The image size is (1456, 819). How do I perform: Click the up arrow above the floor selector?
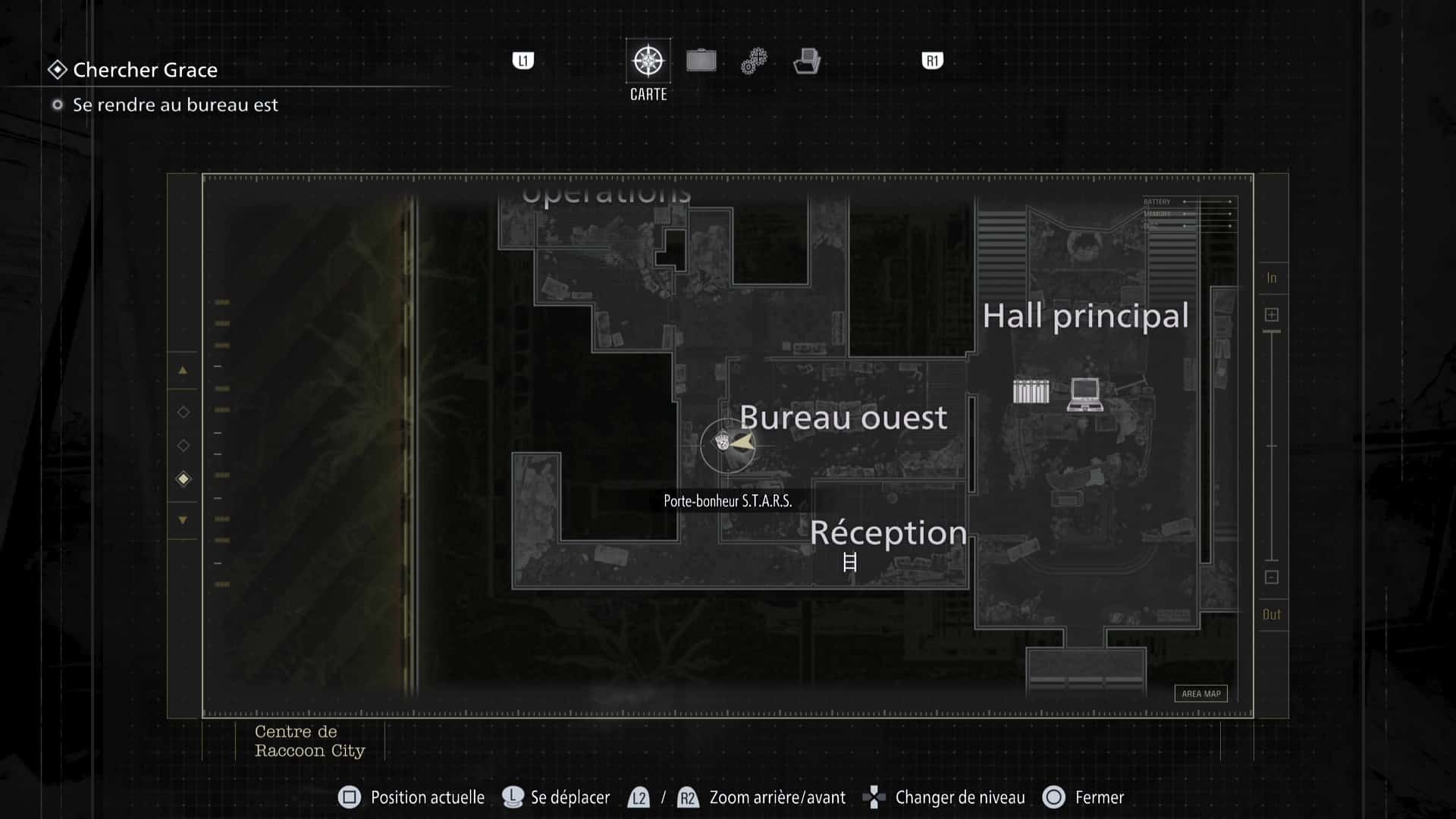pyautogui.click(x=182, y=371)
